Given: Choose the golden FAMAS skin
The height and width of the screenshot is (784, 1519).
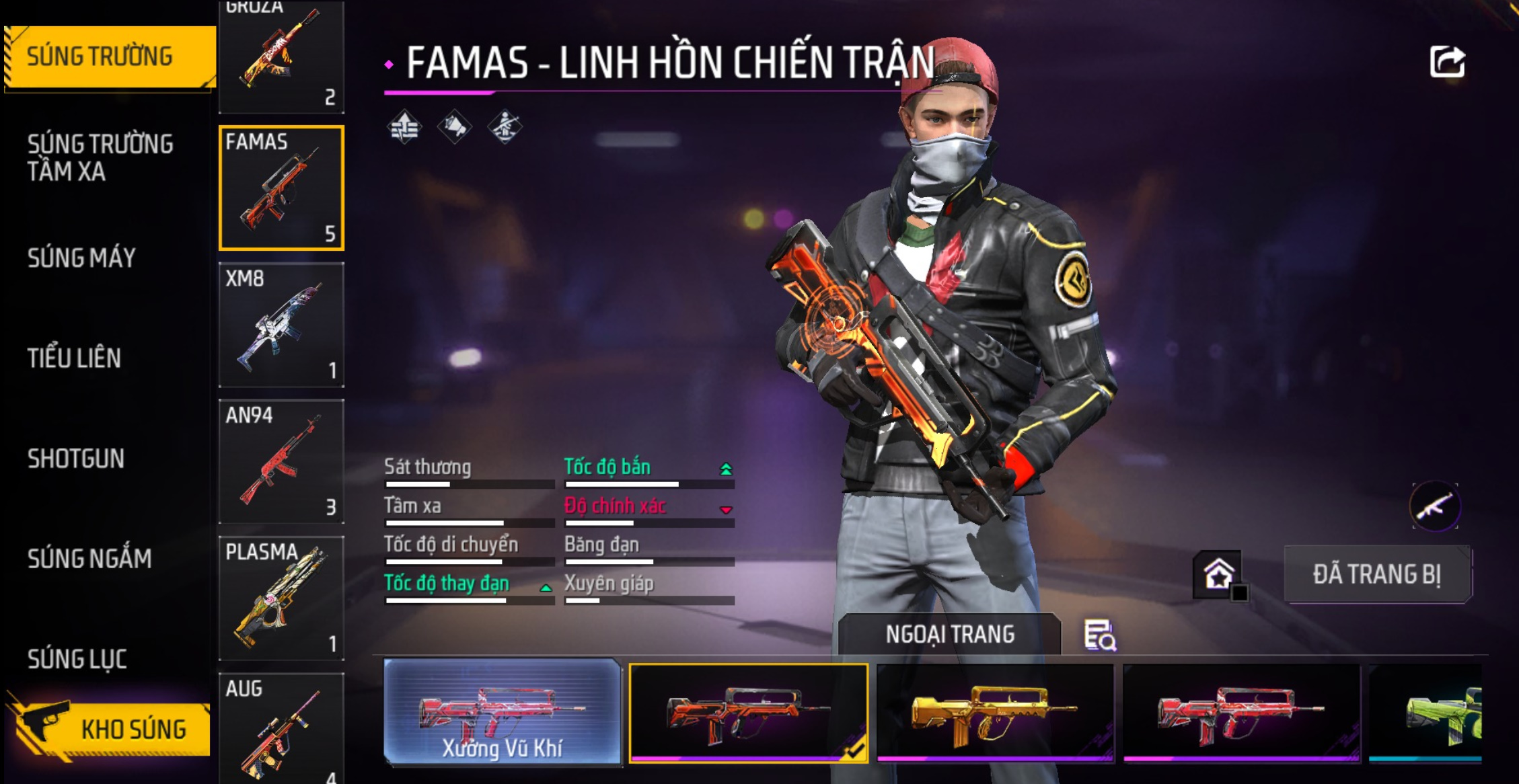Looking at the screenshot, I should pyautogui.click(x=994, y=713).
